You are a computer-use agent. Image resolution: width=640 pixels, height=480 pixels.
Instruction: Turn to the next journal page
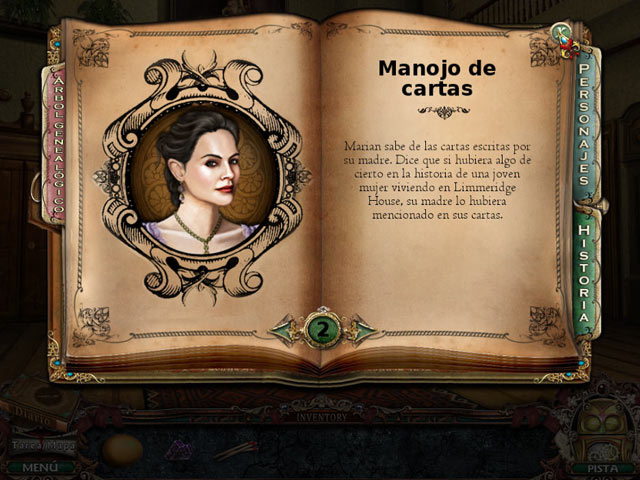(364, 330)
